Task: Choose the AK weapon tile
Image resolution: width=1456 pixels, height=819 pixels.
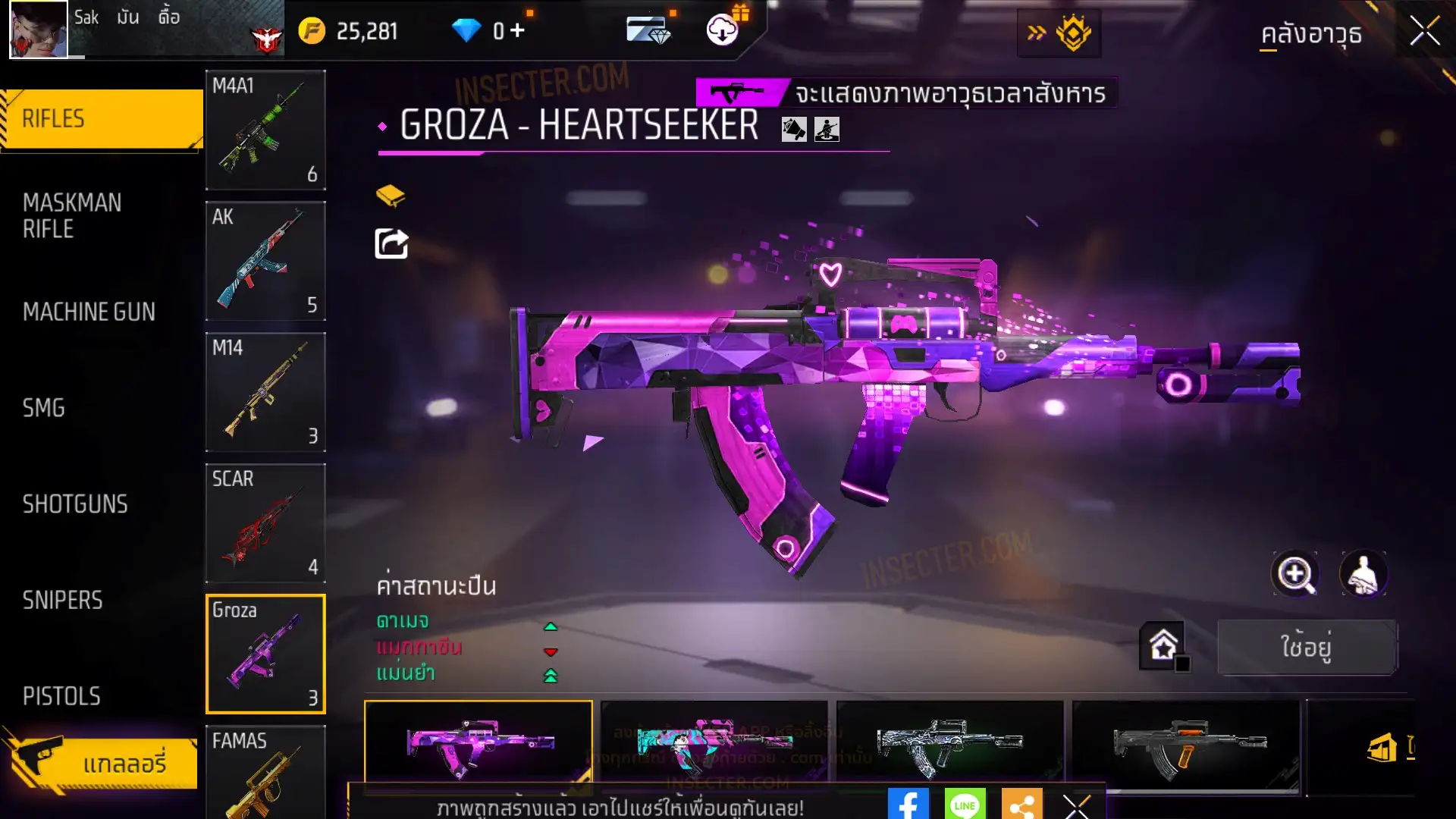Action: (265, 261)
